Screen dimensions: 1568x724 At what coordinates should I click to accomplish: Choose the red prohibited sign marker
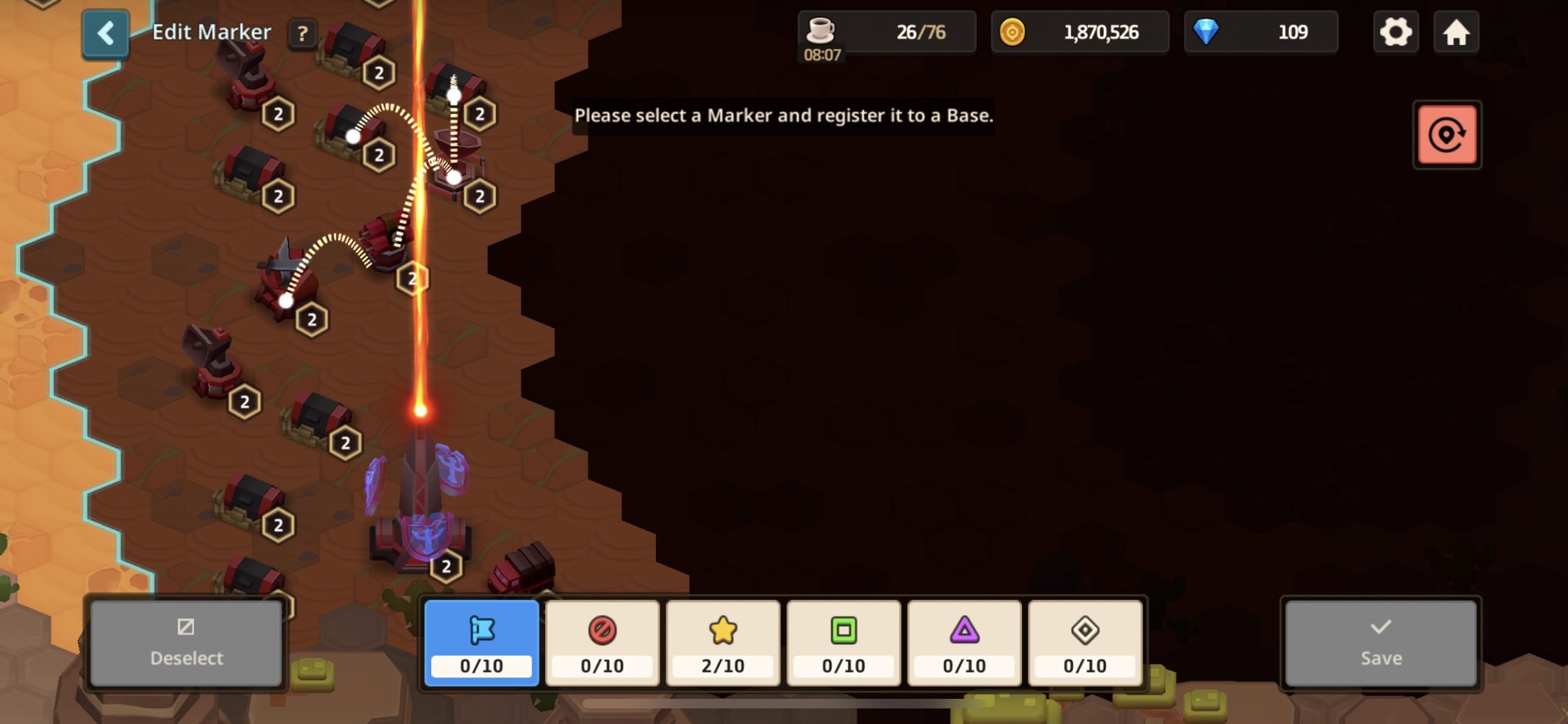pyautogui.click(x=603, y=642)
